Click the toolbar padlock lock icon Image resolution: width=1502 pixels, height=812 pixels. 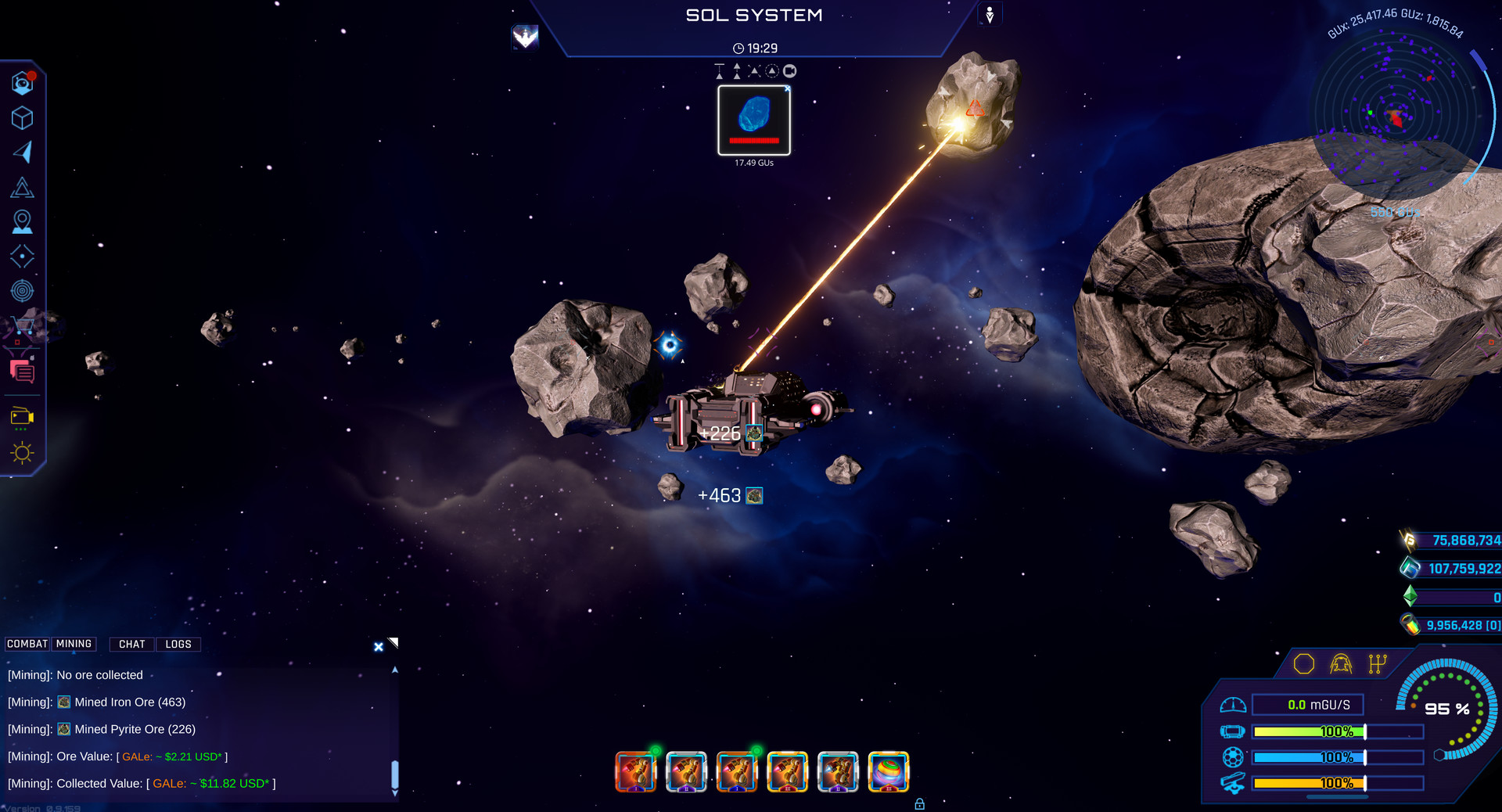tap(920, 804)
